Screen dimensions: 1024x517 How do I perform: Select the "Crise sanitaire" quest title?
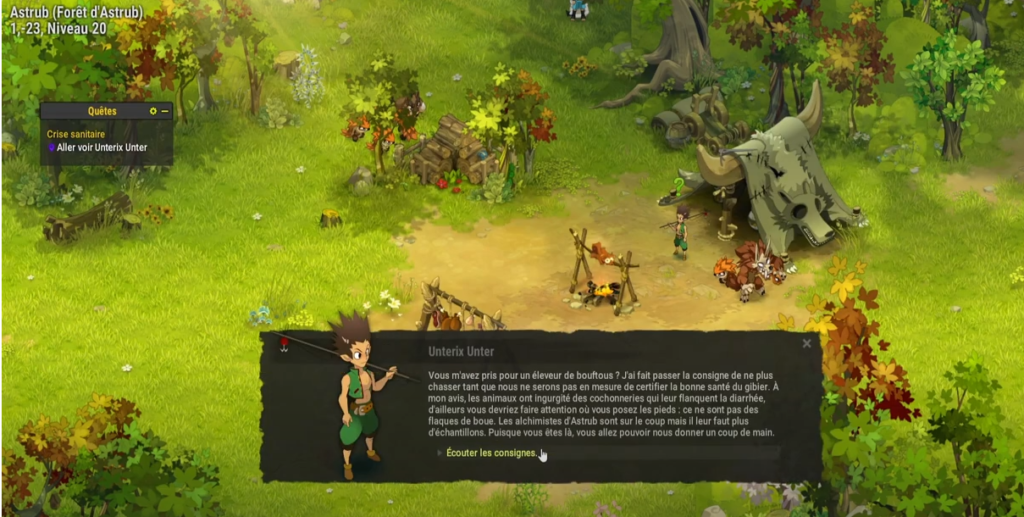coord(77,134)
